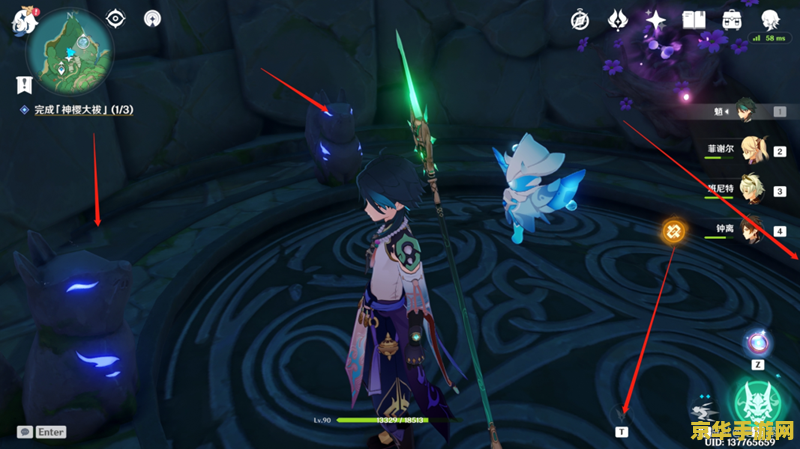Image resolution: width=800 pixels, height=449 pixels.
Task: Open the event wind icon beside minimap
Action: pyautogui.click(x=152, y=18)
